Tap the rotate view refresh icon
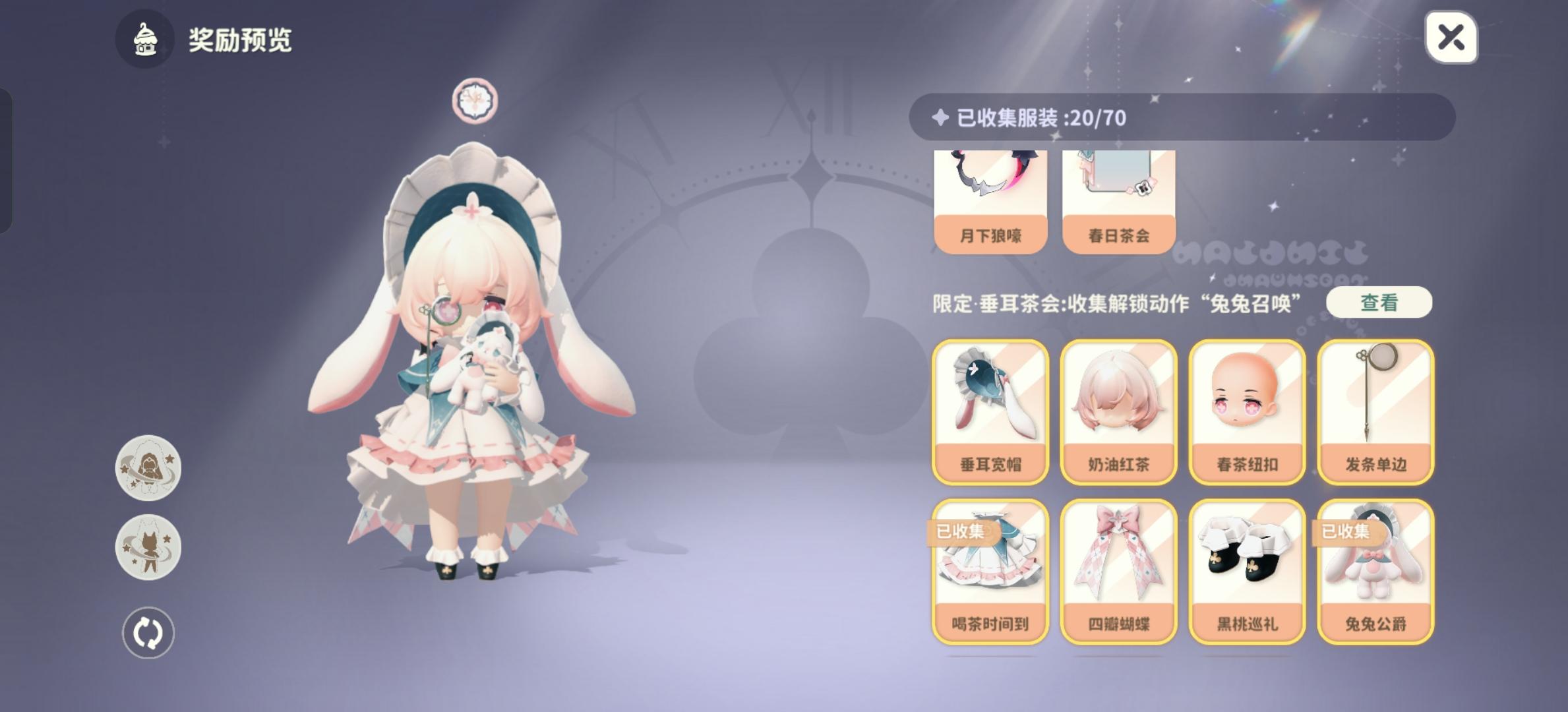The height and width of the screenshot is (712, 1568). tap(148, 631)
